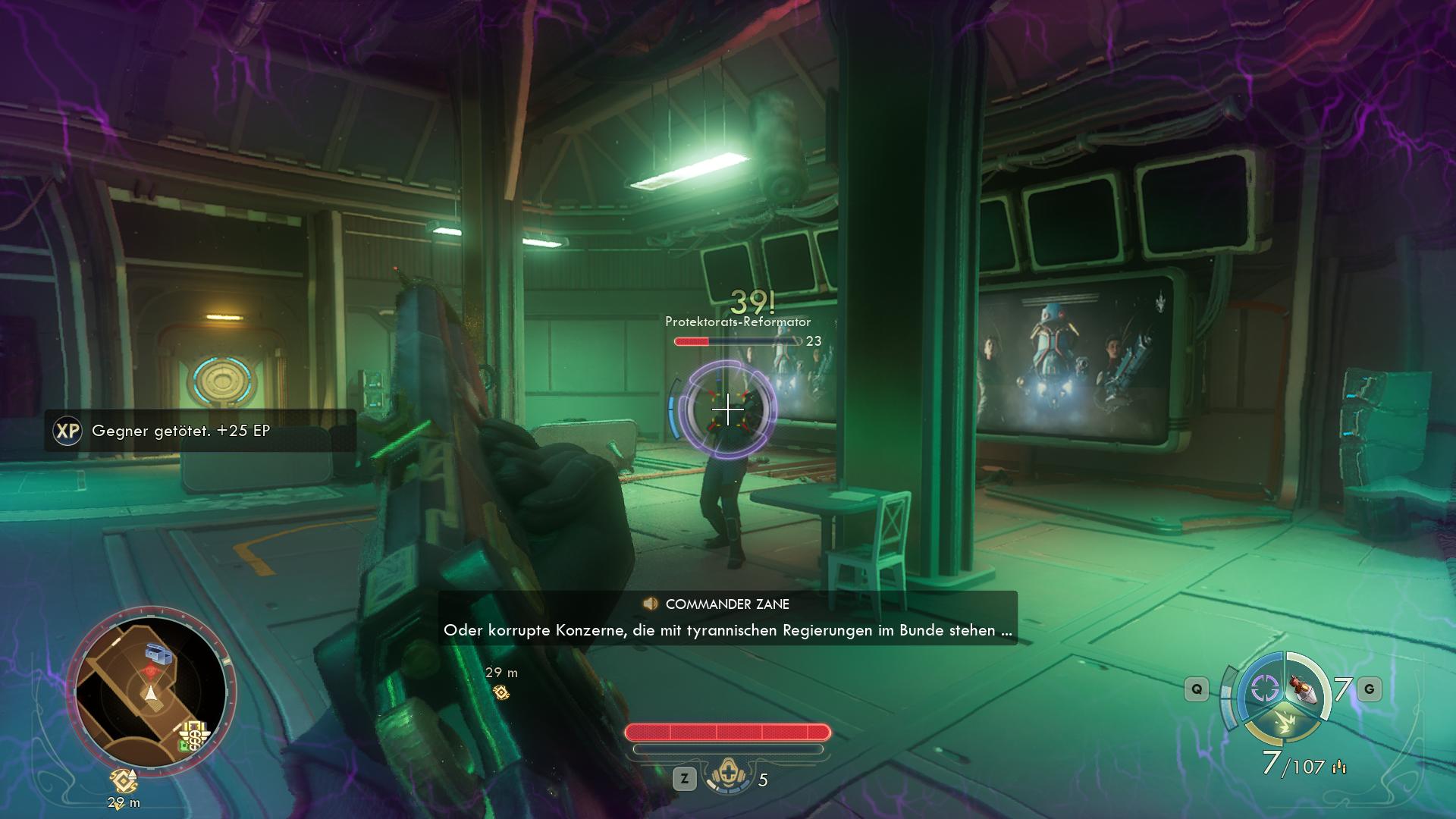Click the floating quest waypoint diamond
Screen dimensions: 1456x819
[500, 692]
